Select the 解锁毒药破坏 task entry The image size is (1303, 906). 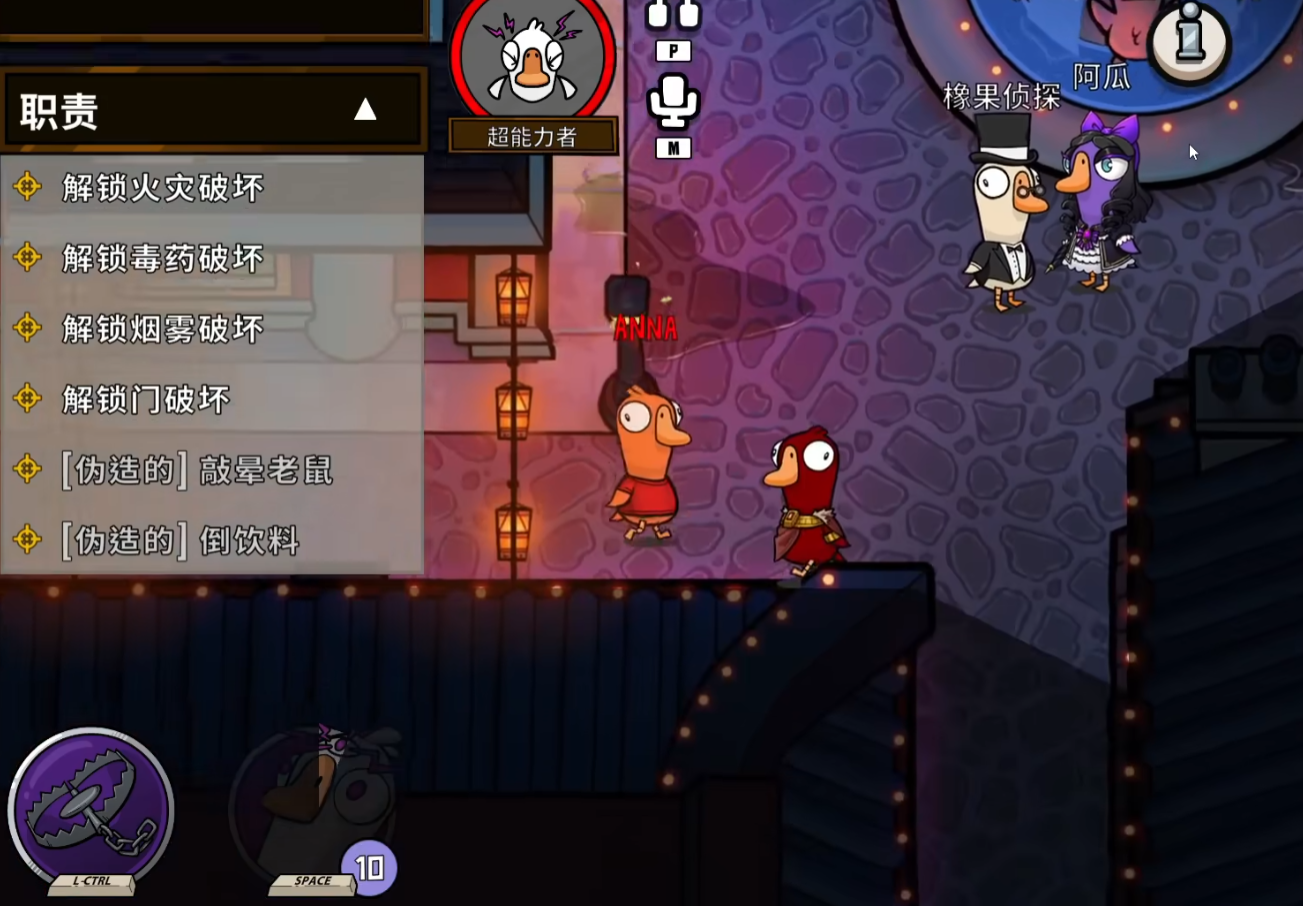pos(162,258)
